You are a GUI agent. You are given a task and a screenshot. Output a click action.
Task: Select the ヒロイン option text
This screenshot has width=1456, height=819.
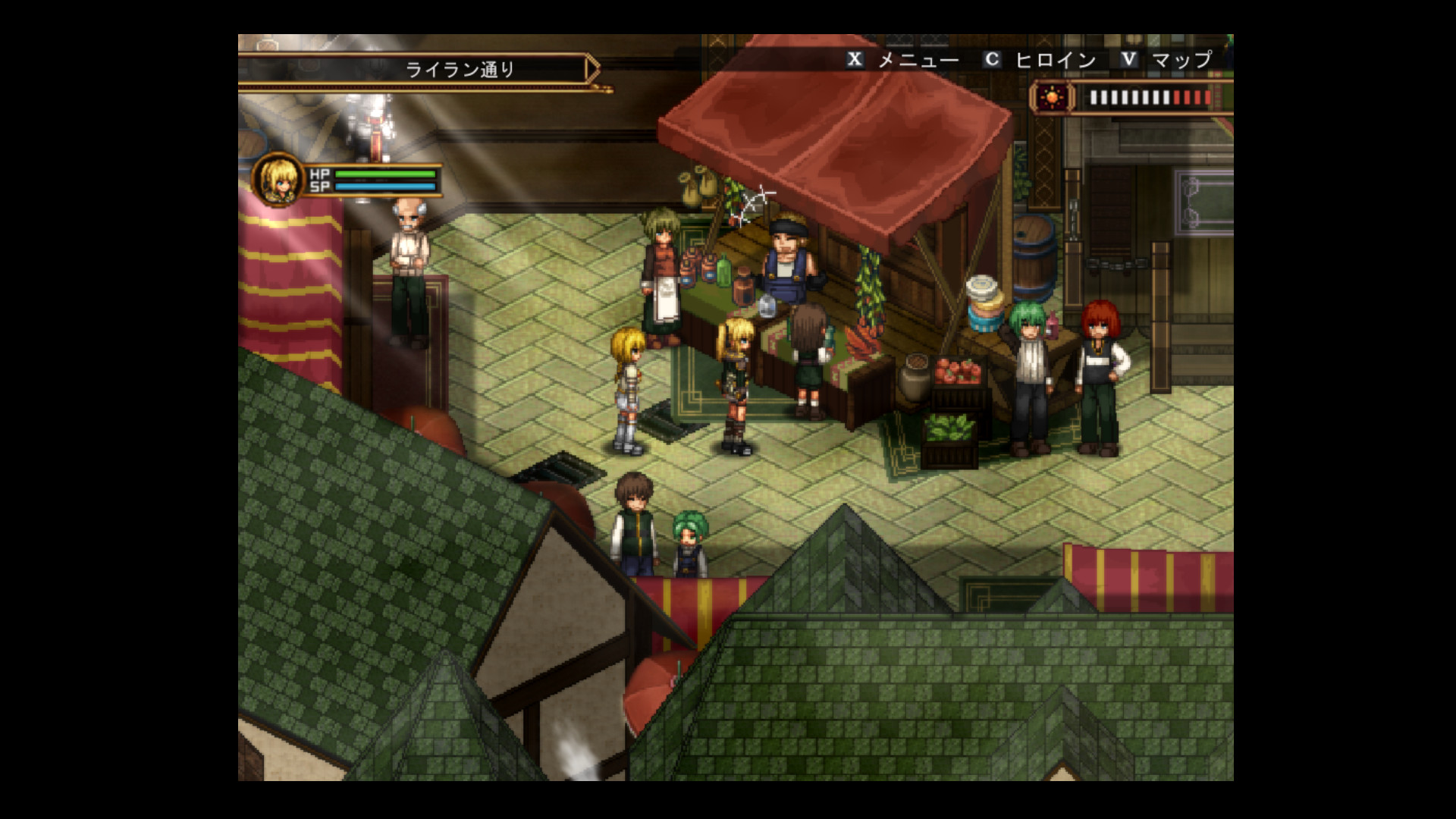(1057, 58)
